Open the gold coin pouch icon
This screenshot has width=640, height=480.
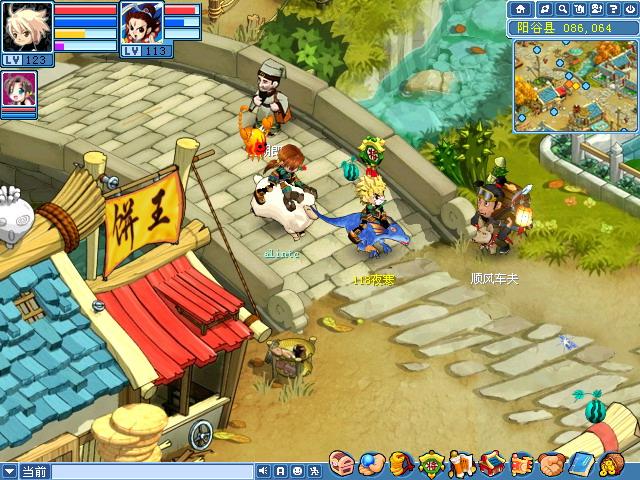[x=611, y=464]
